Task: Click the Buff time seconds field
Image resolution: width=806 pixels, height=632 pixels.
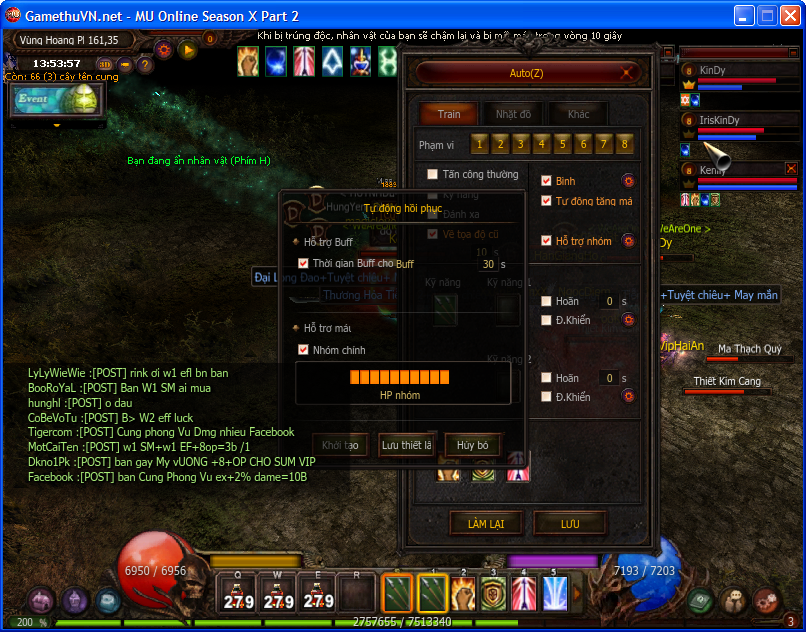Action: pyautogui.click(x=488, y=264)
